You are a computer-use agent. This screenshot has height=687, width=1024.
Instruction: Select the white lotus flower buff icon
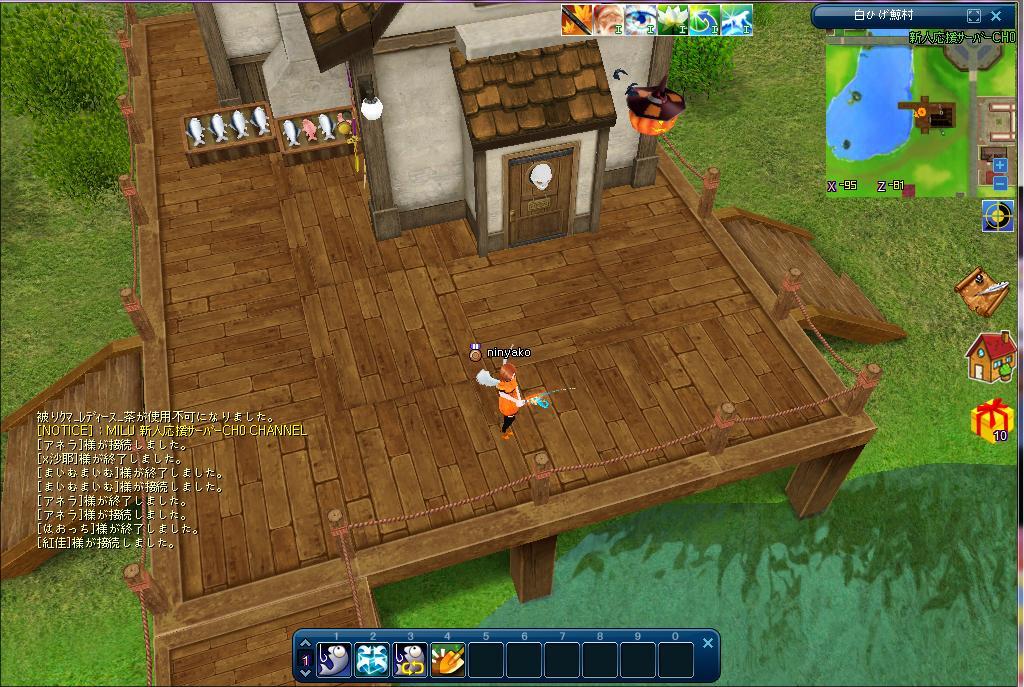[672, 20]
